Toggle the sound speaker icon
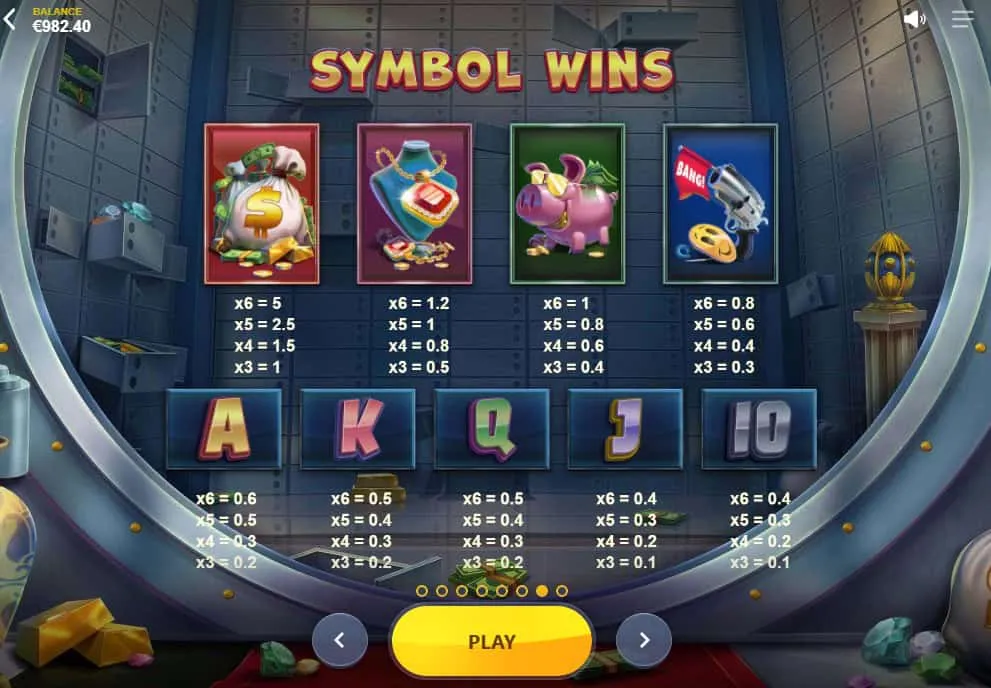This screenshot has width=991, height=688. [x=914, y=19]
